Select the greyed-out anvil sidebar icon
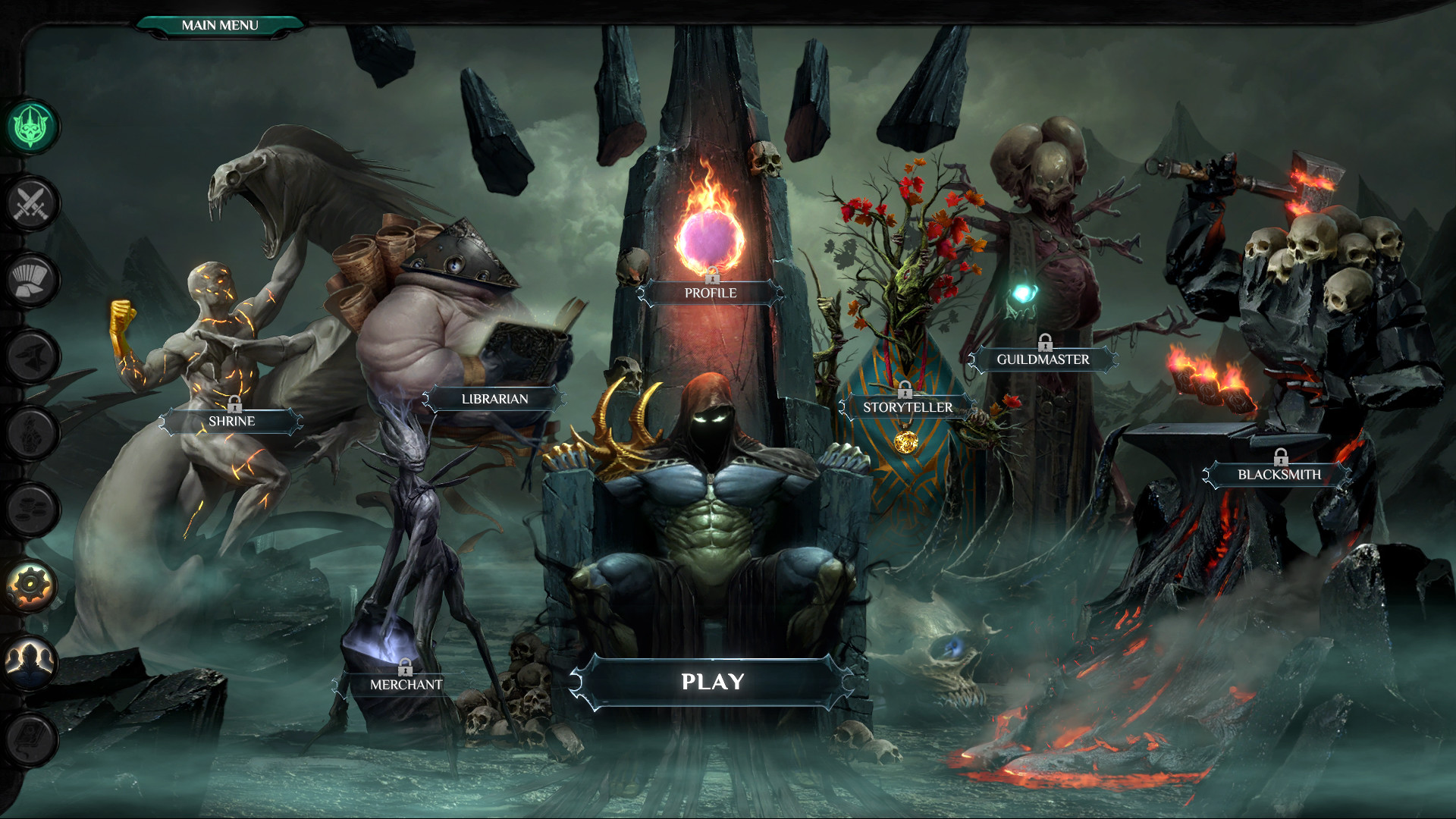The image size is (1456, 819). (x=32, y=356)
